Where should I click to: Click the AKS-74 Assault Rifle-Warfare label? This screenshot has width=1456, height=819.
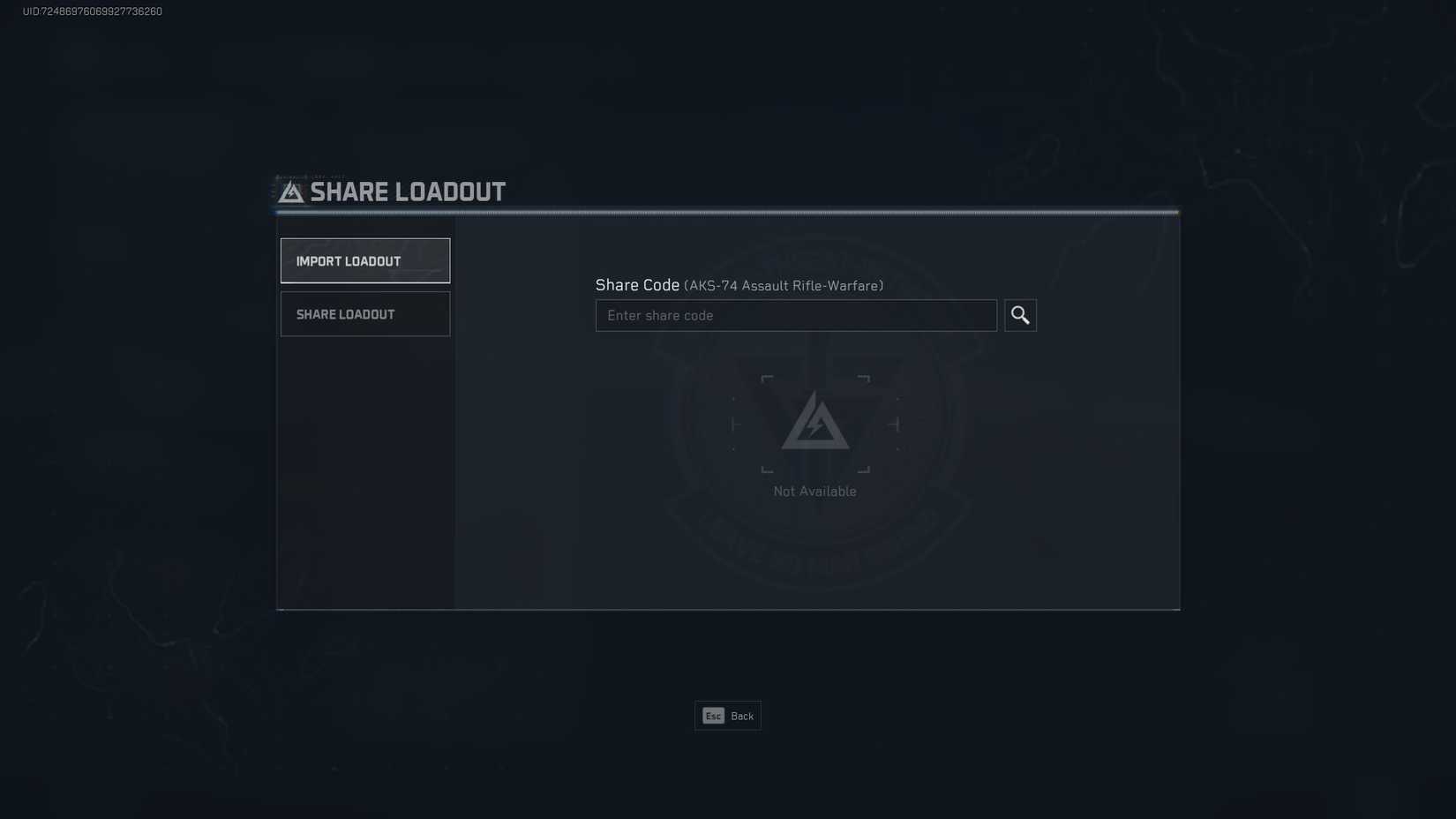(x=784, y=285)
